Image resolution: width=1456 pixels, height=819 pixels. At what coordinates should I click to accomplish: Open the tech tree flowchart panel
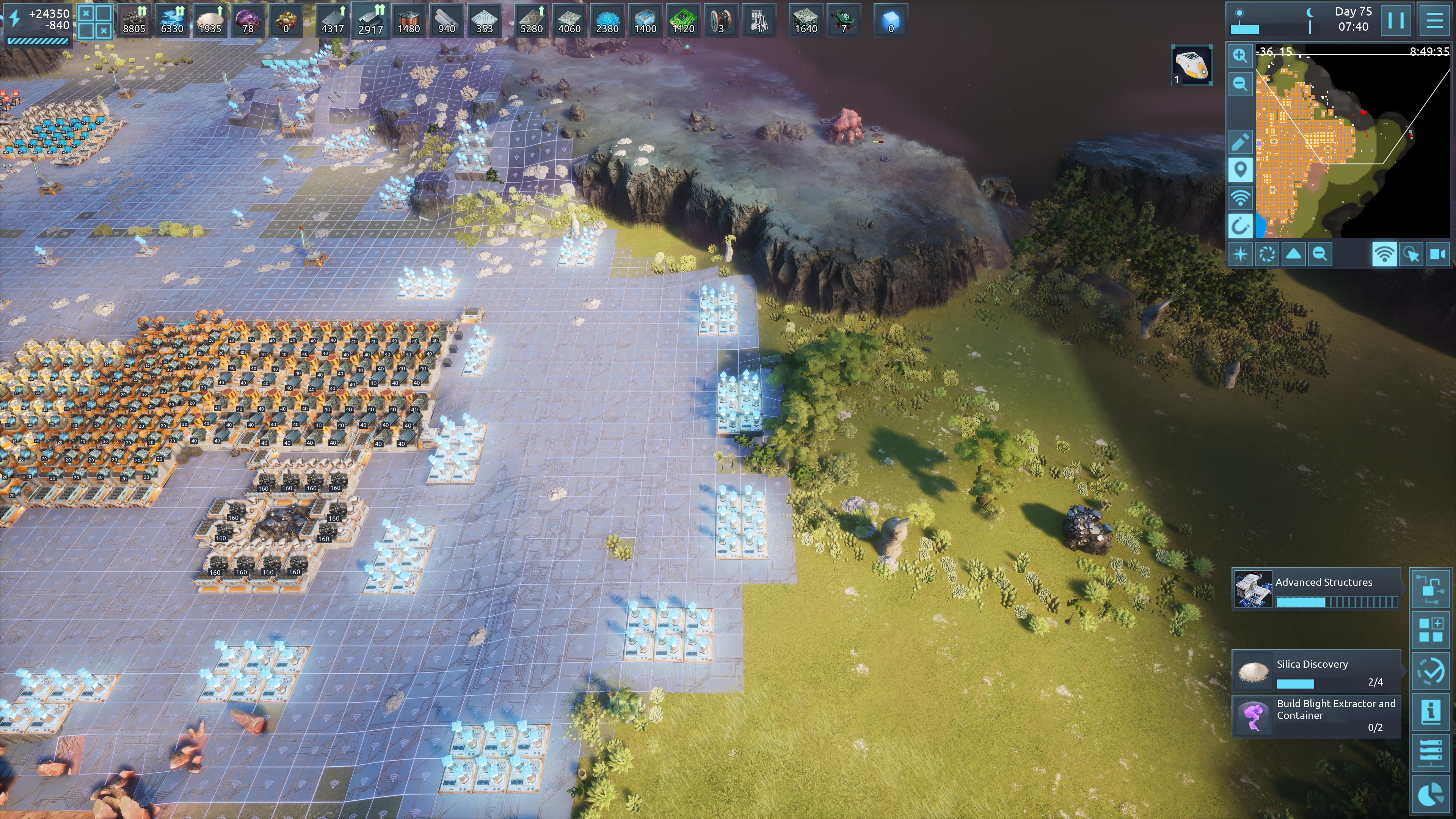tap(1431, 589)
